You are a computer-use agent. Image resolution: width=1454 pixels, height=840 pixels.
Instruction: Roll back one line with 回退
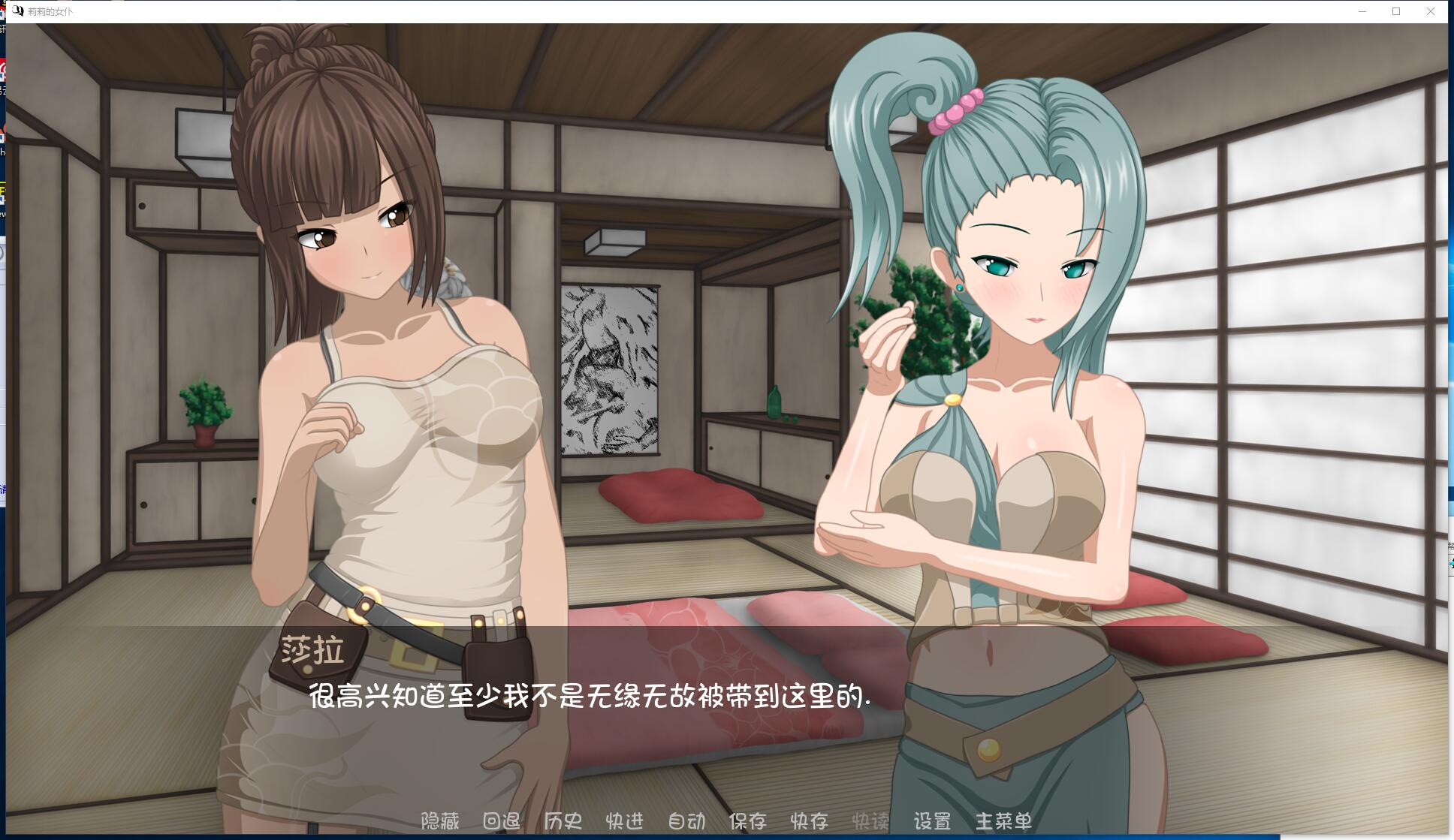coord(502,822)
